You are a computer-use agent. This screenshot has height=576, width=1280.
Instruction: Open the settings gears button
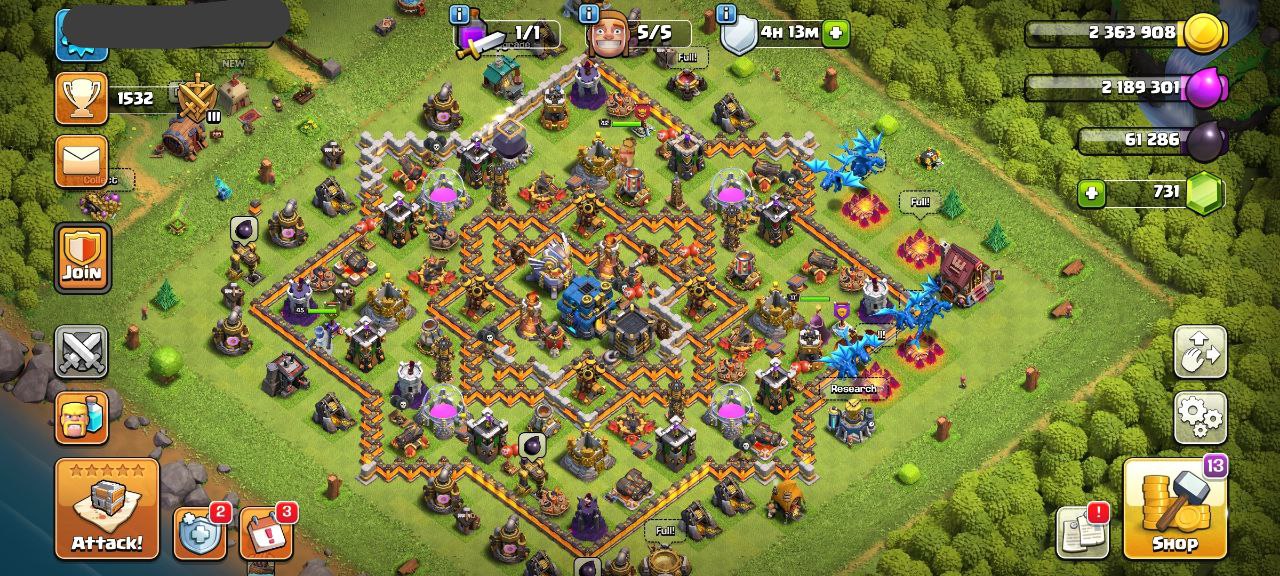pyautogui.click(x=1200, y=416)
